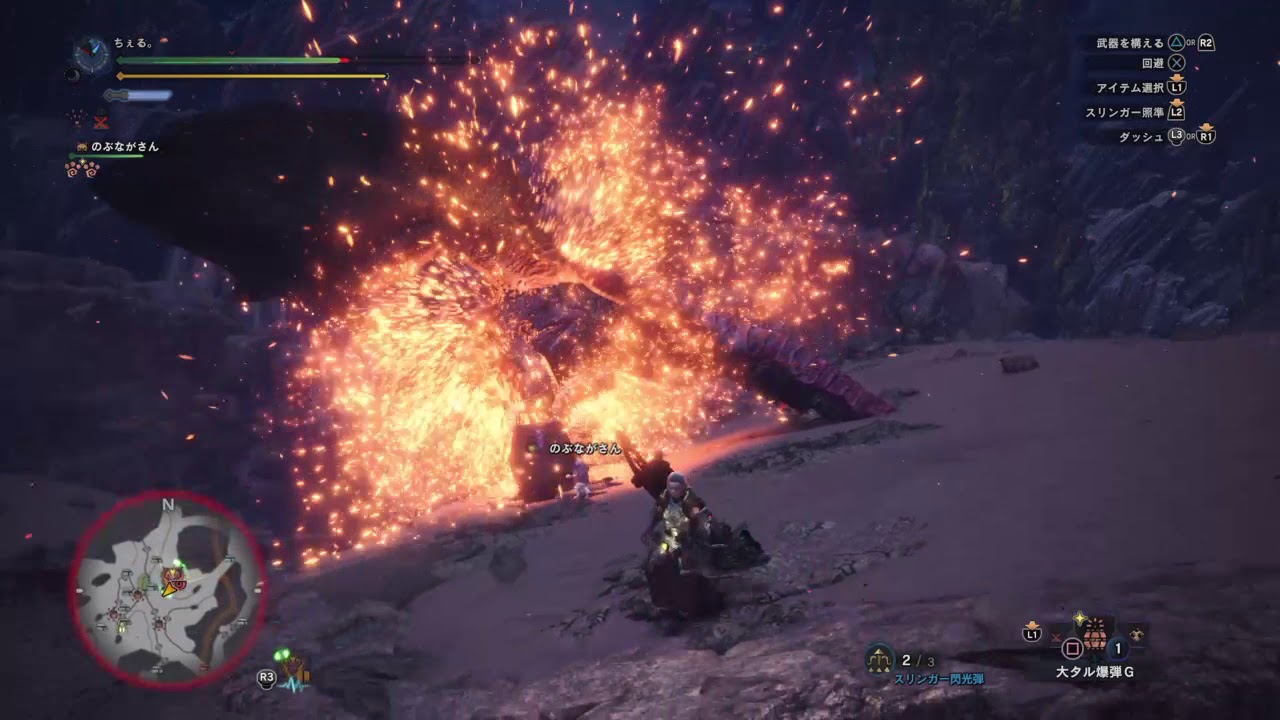Open the circular minimap

(167, 589)
